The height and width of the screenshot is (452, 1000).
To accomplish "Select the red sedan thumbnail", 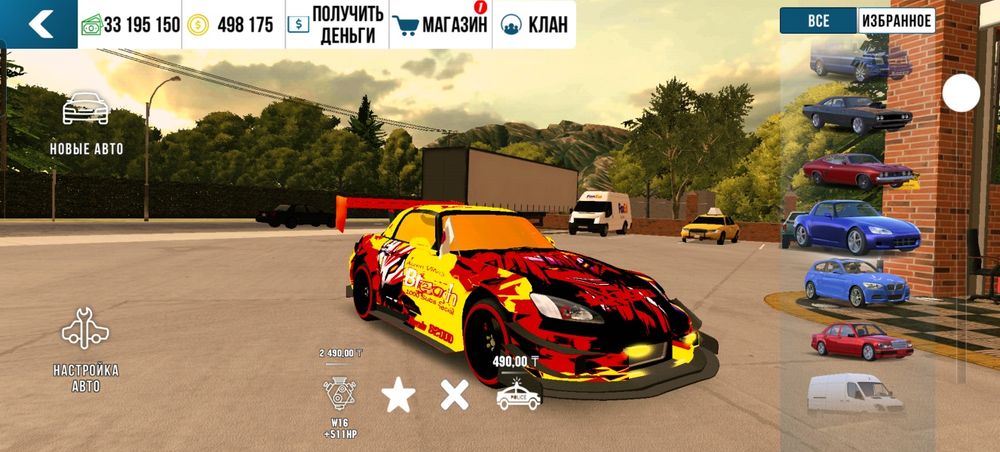I will 858,340.
